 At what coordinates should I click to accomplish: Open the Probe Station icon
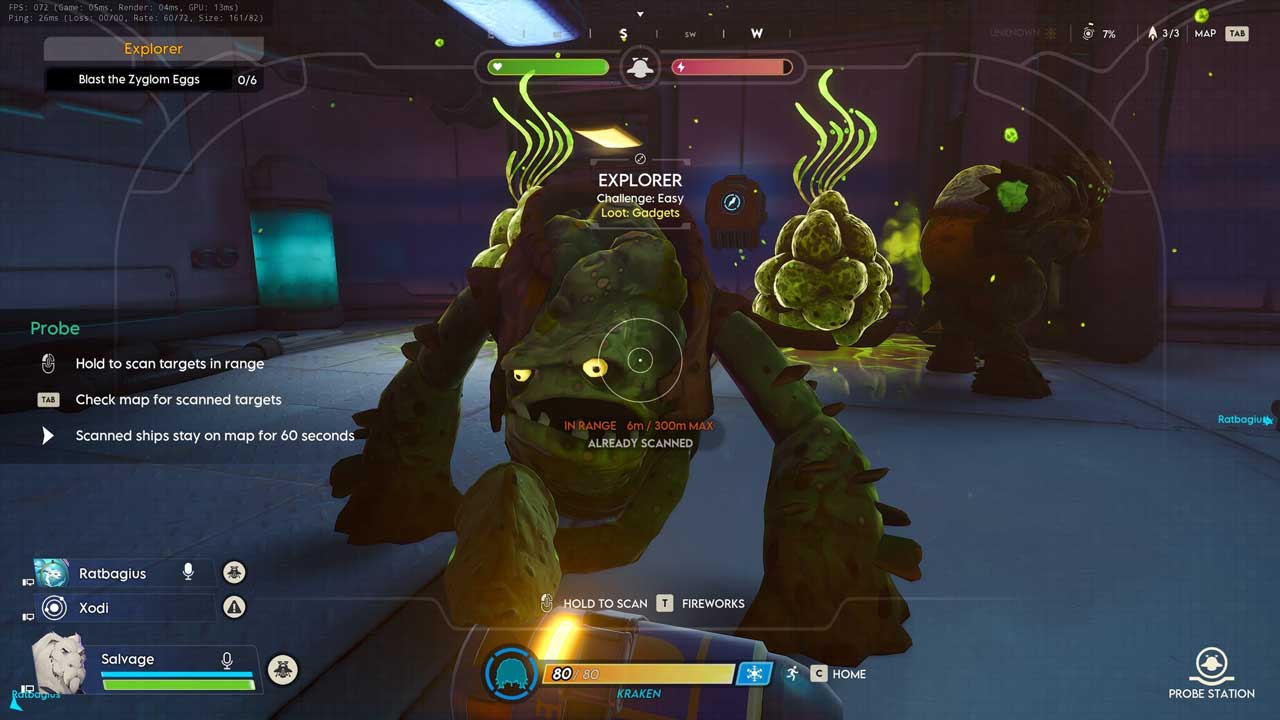(1211, 664)
